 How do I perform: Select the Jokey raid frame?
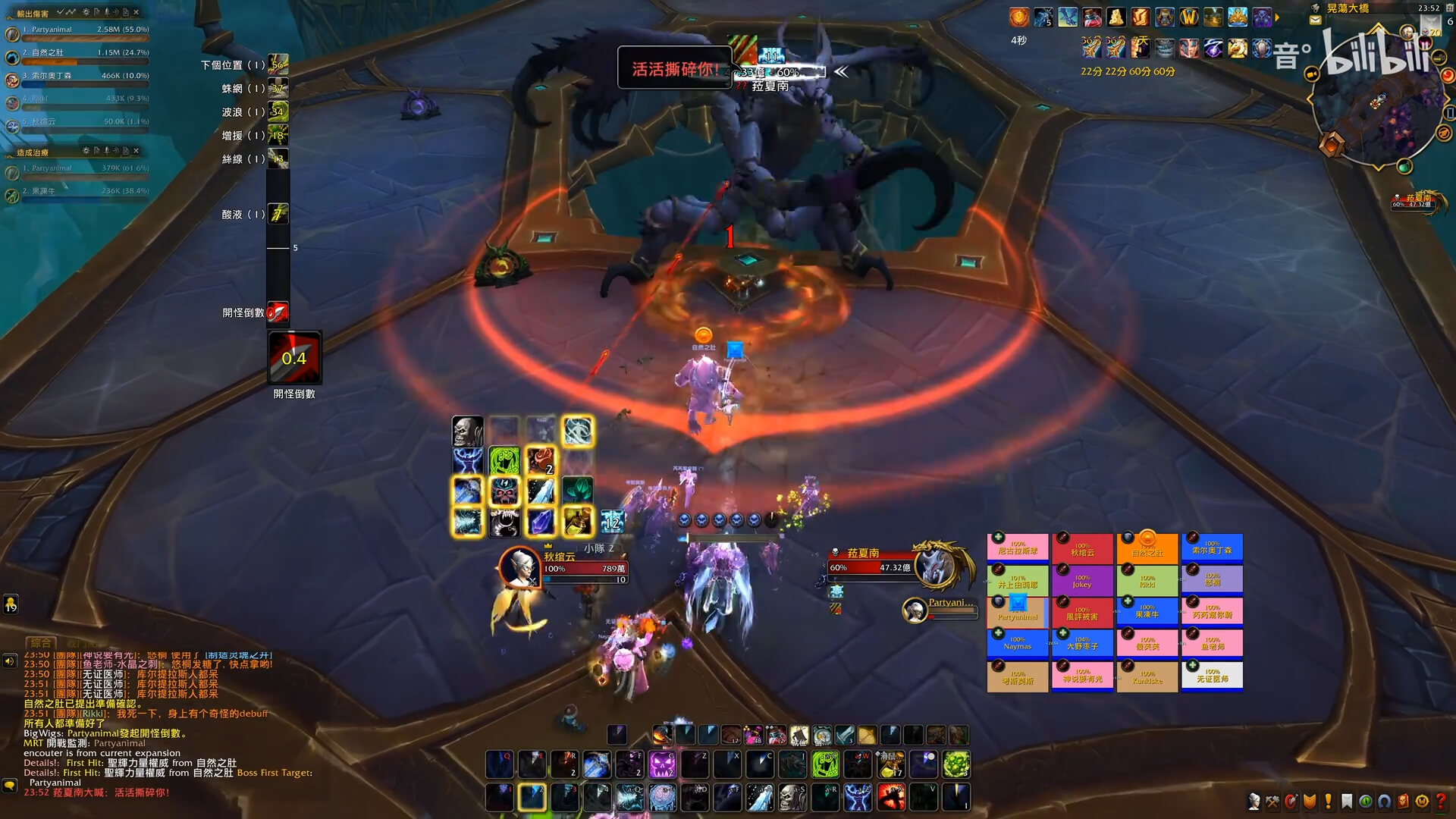1082,581
